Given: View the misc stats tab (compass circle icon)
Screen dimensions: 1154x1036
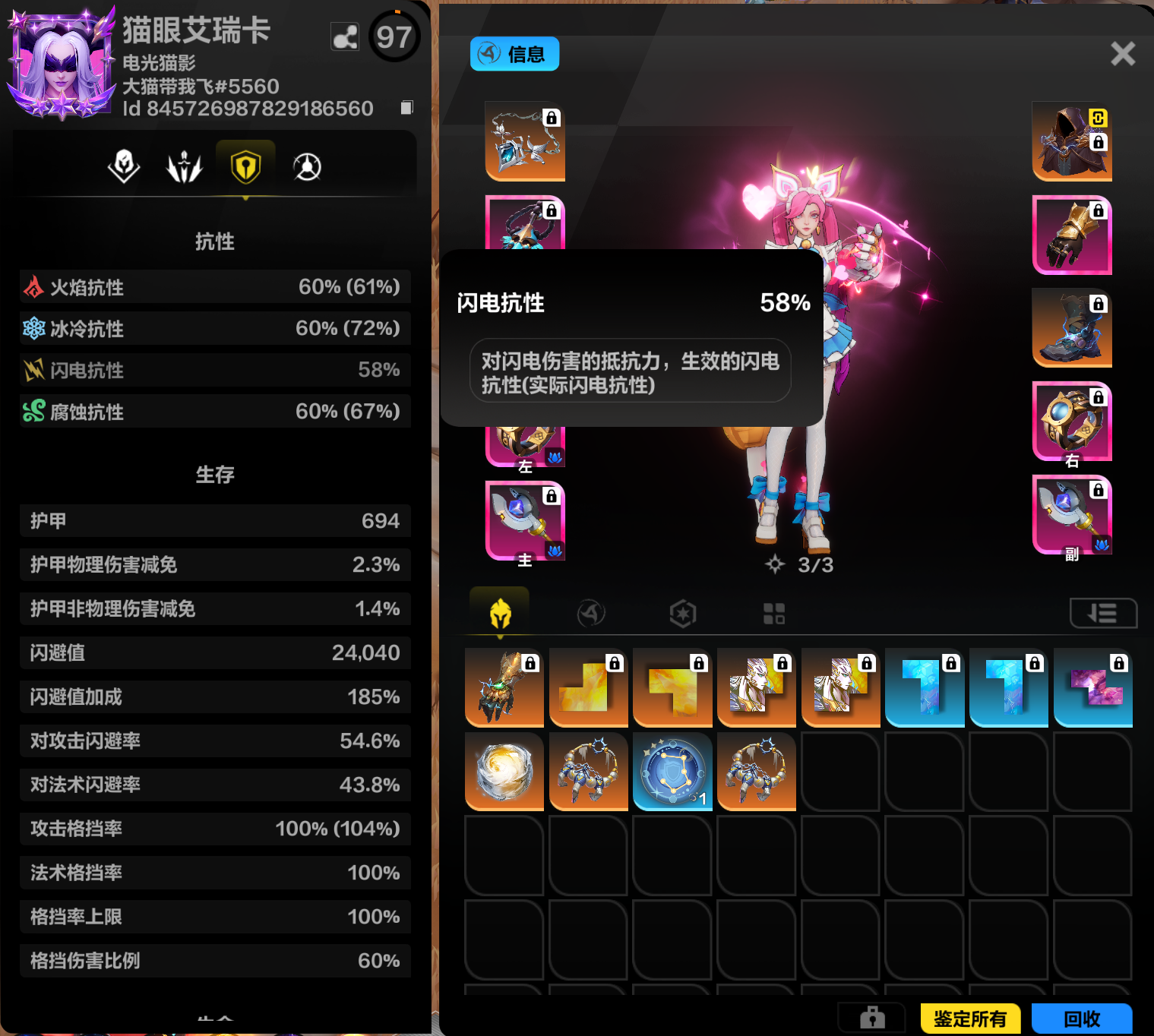Looking at the screenshot, I should point(306,167).
